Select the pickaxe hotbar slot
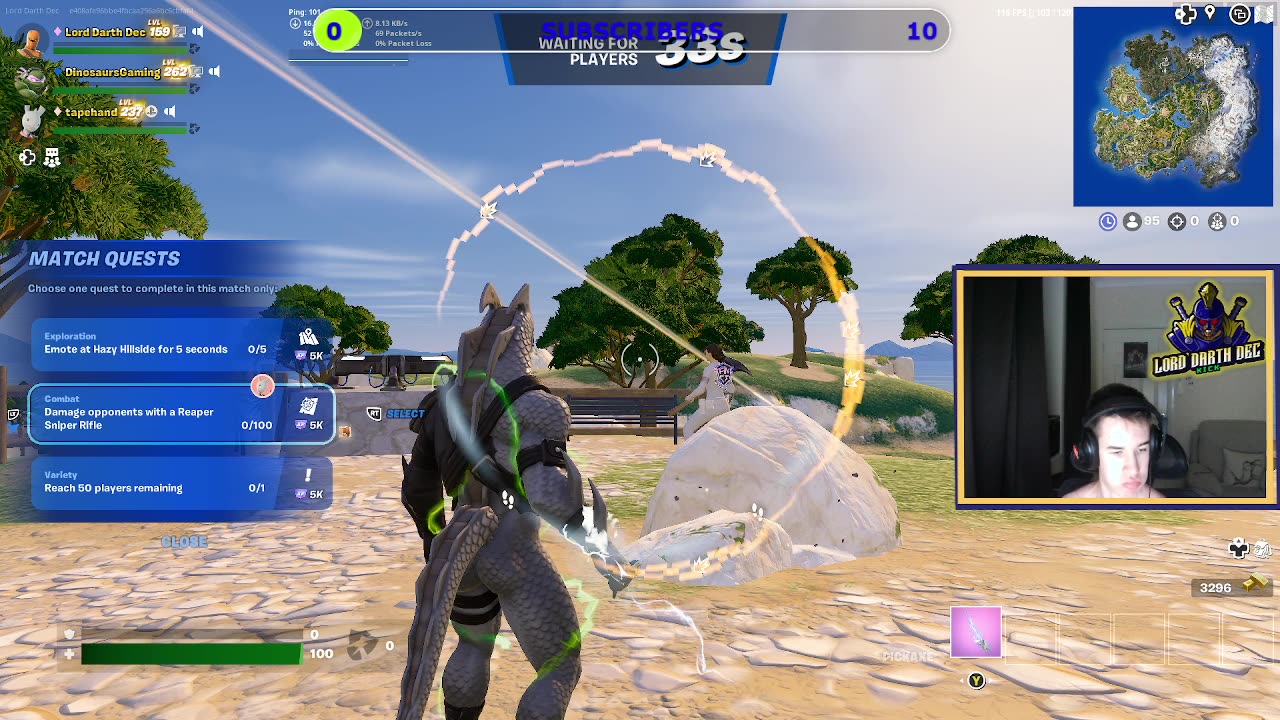The width and height of the screenshot is (1280, 720). [975, 633]
